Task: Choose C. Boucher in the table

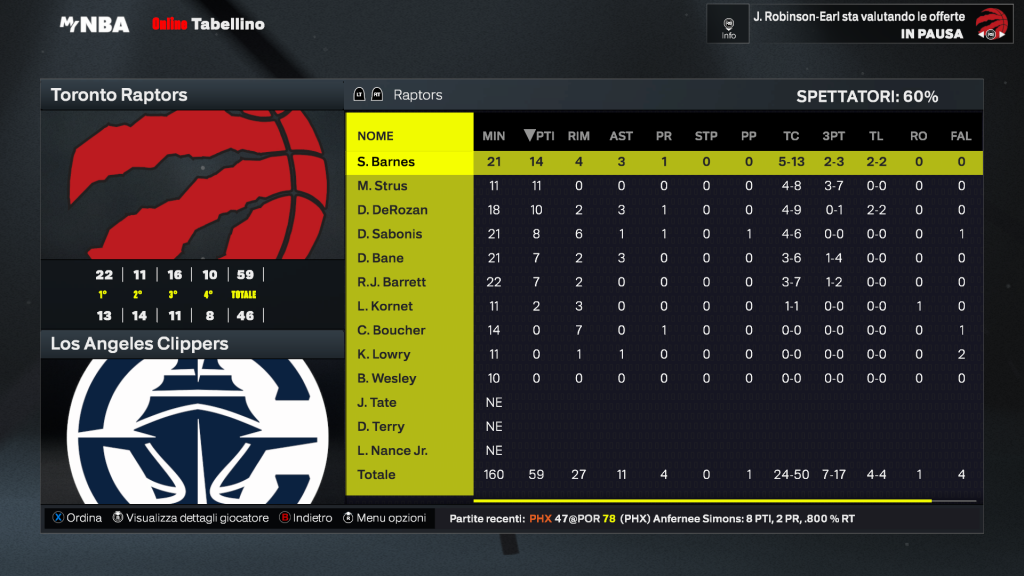Action: pos(391,330)
